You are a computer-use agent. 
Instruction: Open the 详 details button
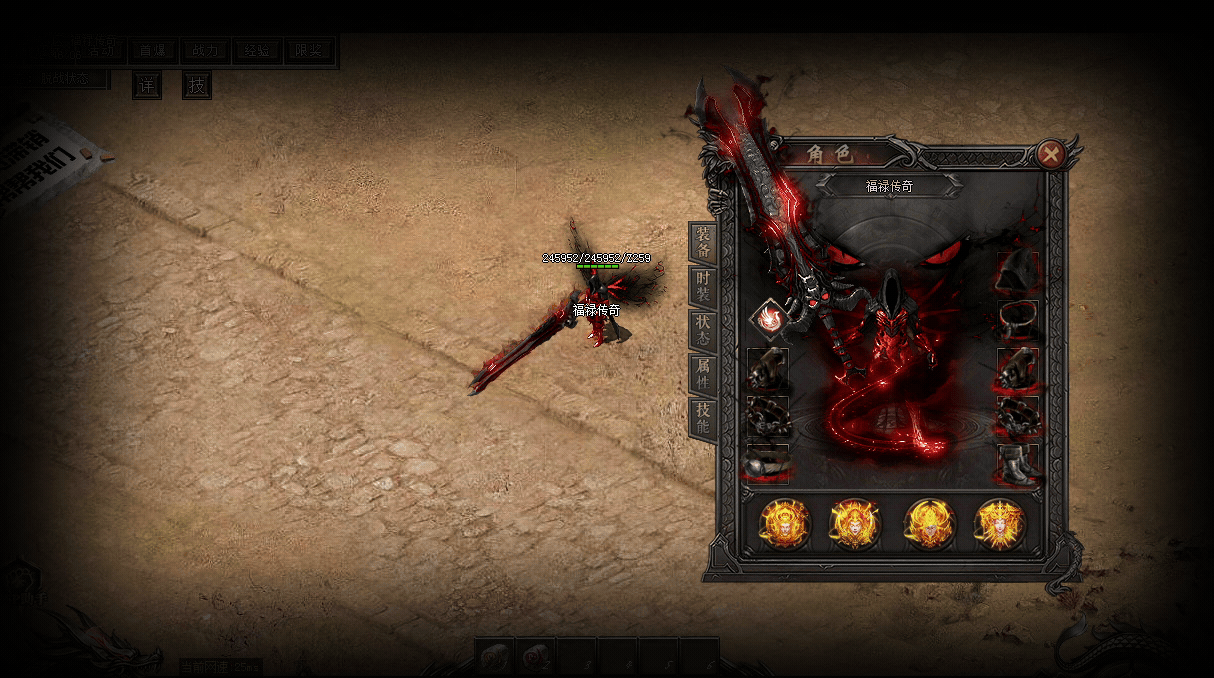point(147,86)
